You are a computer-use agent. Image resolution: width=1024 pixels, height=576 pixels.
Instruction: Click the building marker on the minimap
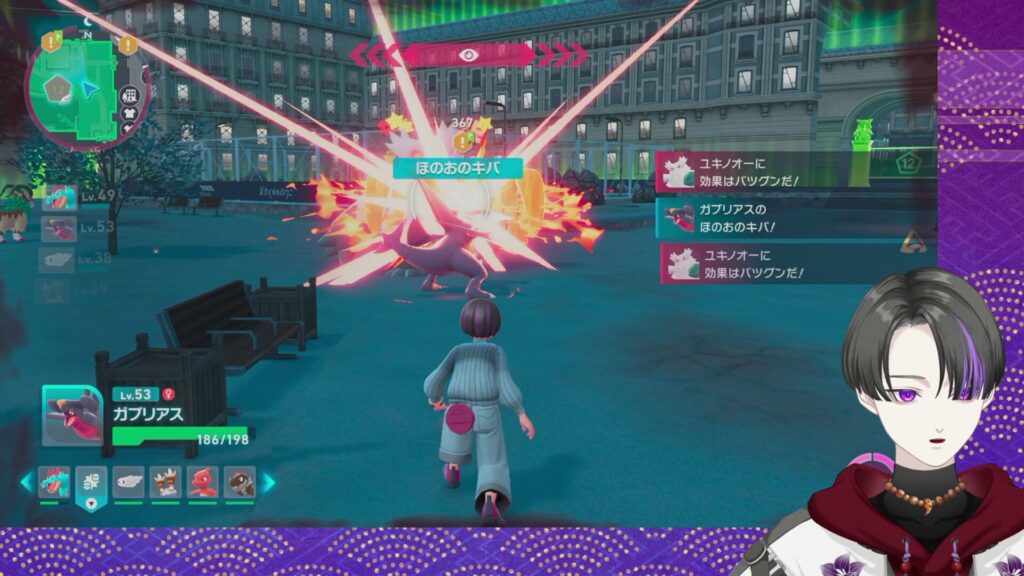click(128, 95)
